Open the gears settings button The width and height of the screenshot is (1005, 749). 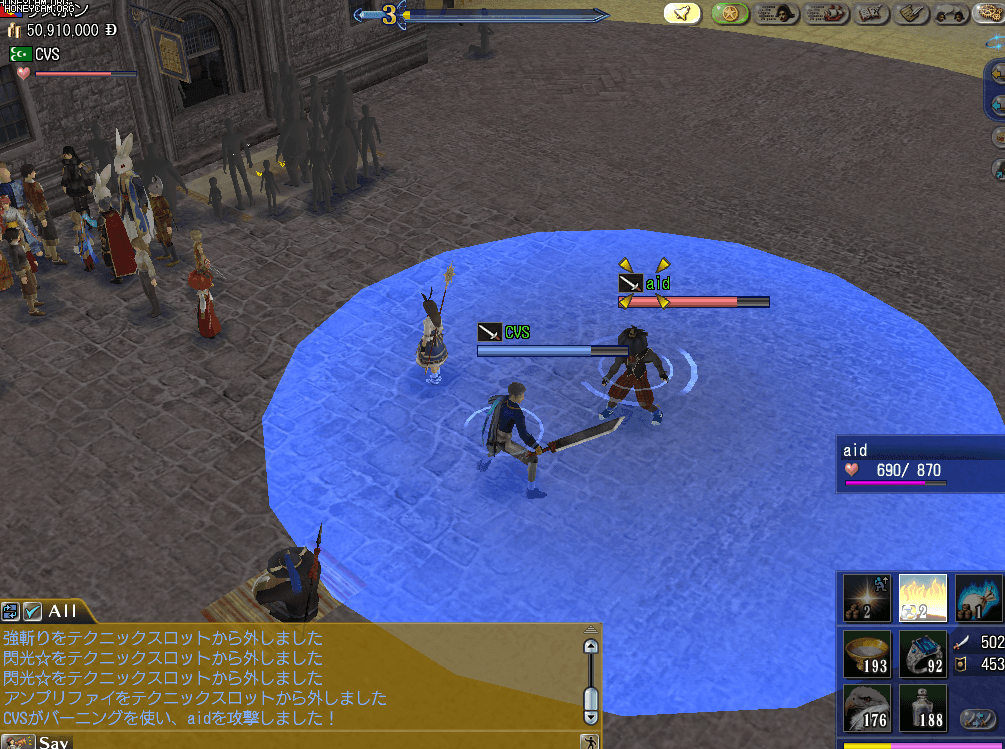991,13
